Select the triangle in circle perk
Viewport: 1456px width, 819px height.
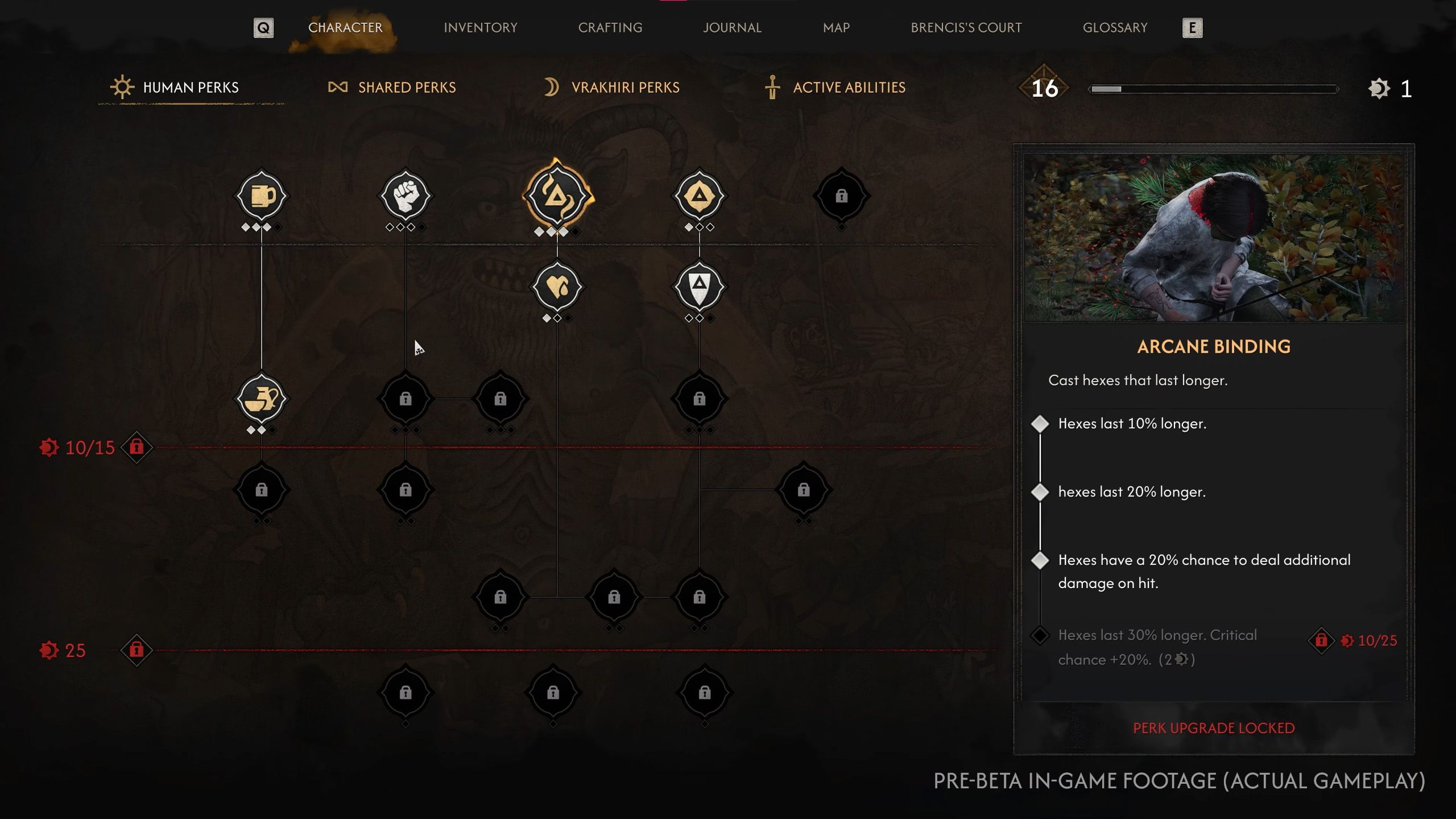[699, 196]
